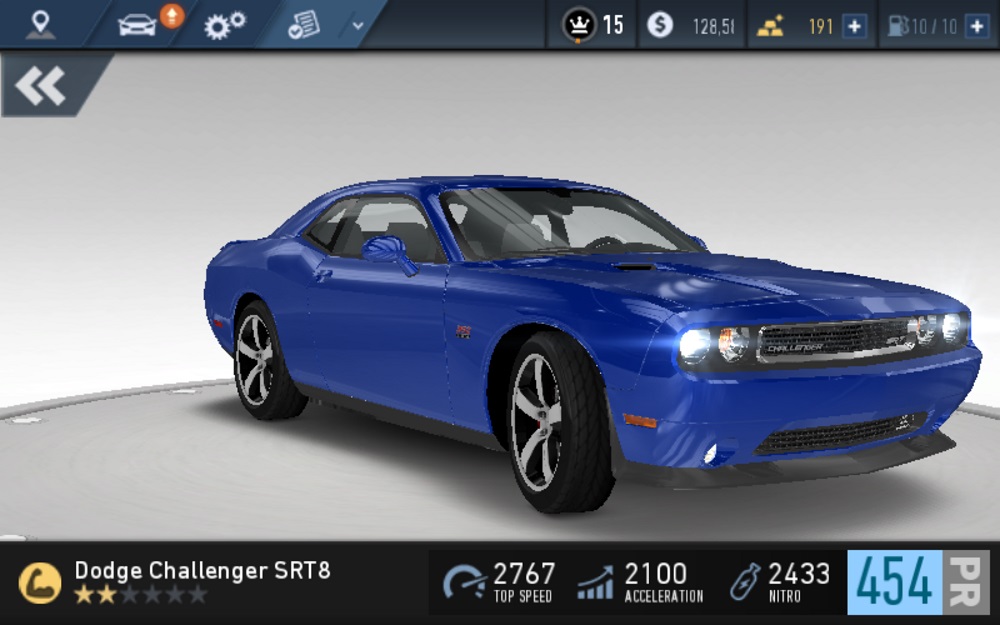Open the garage car tab
This screenshot has height=625, width=1000.
[x=138, y=25]
